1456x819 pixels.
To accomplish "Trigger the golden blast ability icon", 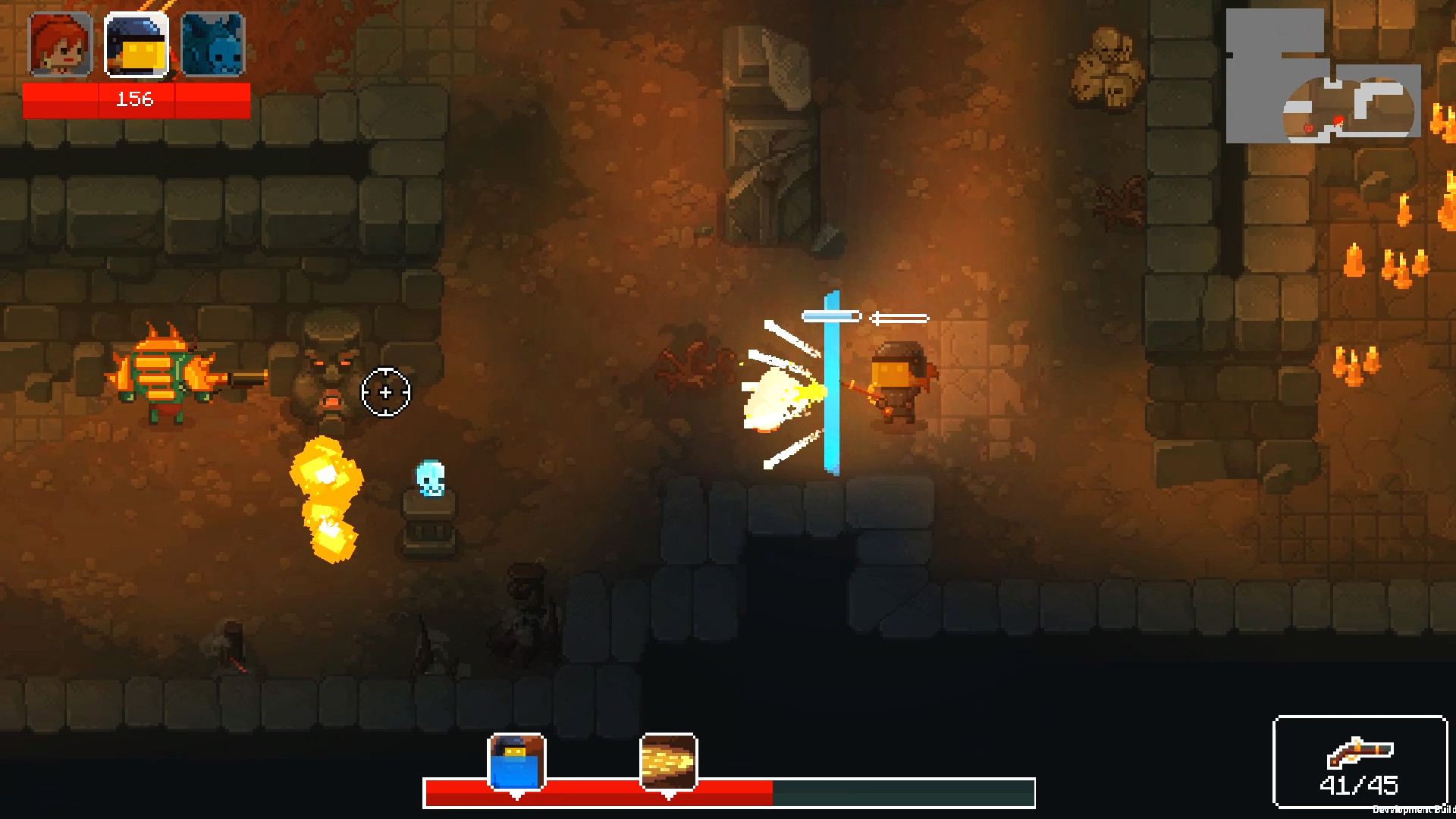I will point(668,761).
